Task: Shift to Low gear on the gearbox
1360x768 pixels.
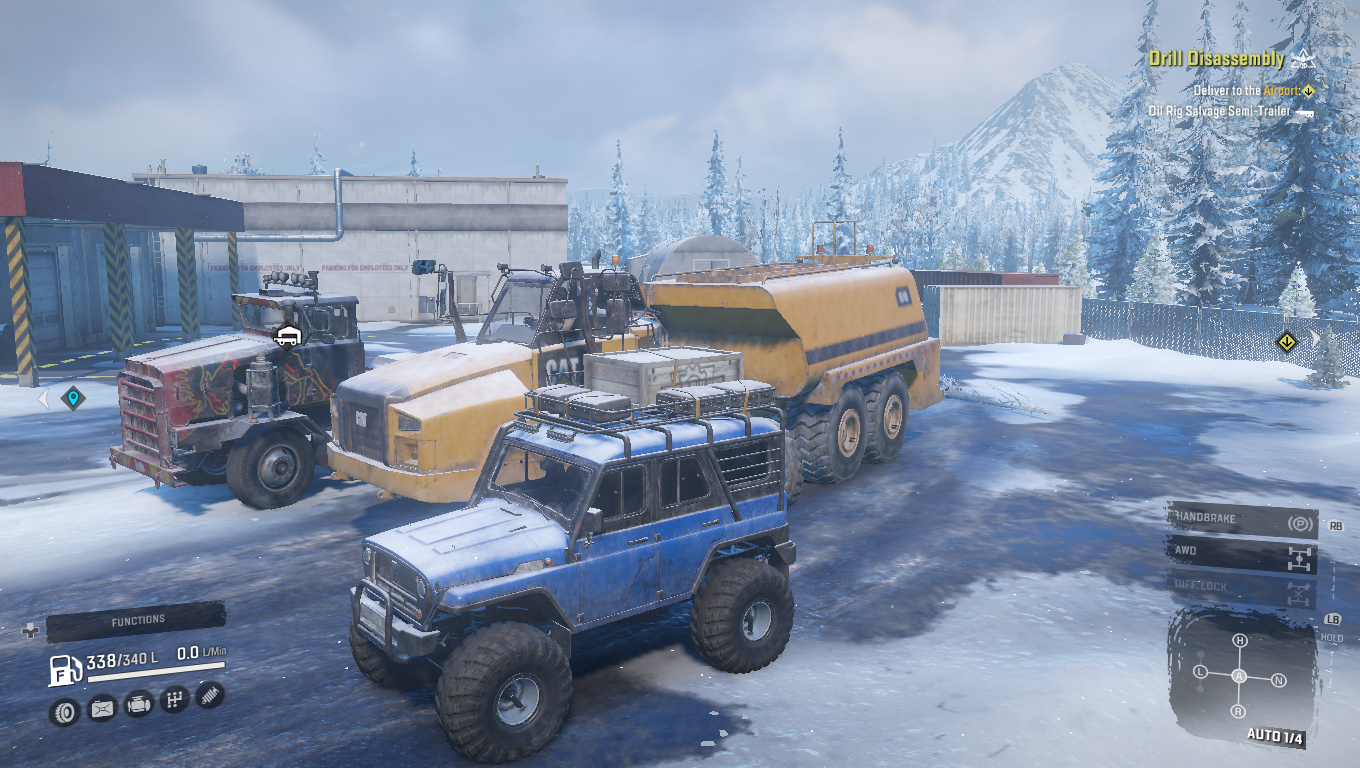Action: pos(1201,672)
